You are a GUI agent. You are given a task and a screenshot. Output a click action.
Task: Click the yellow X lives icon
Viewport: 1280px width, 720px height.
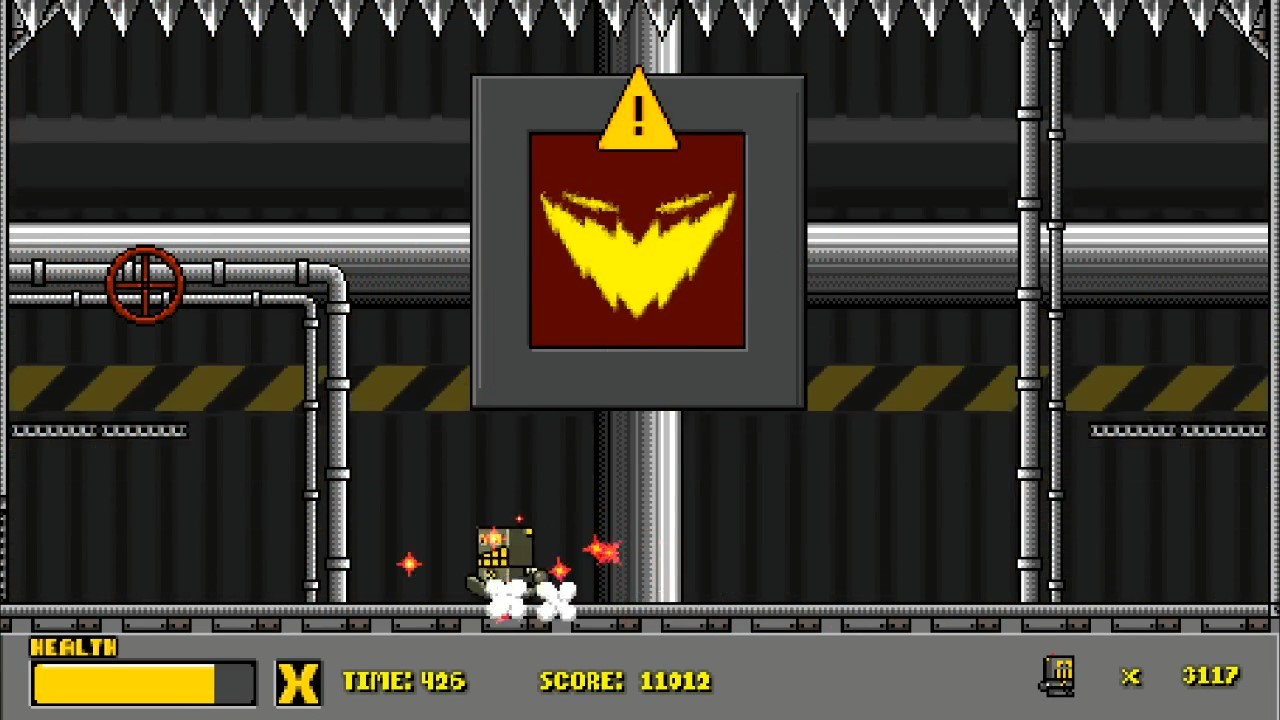point(299,681)
